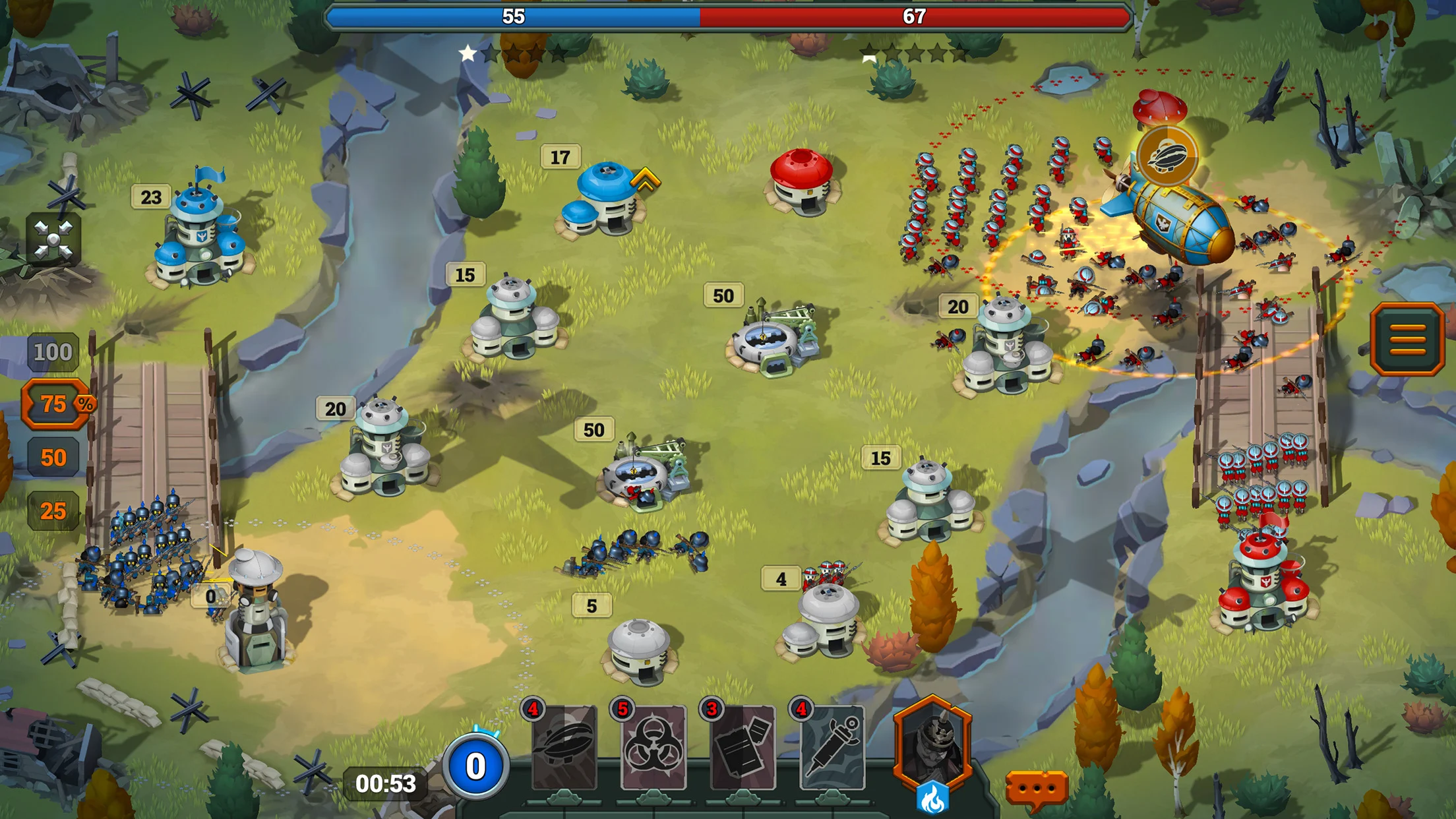
Task: Select the 75 percent troop option
Action: tap(55, 404)
